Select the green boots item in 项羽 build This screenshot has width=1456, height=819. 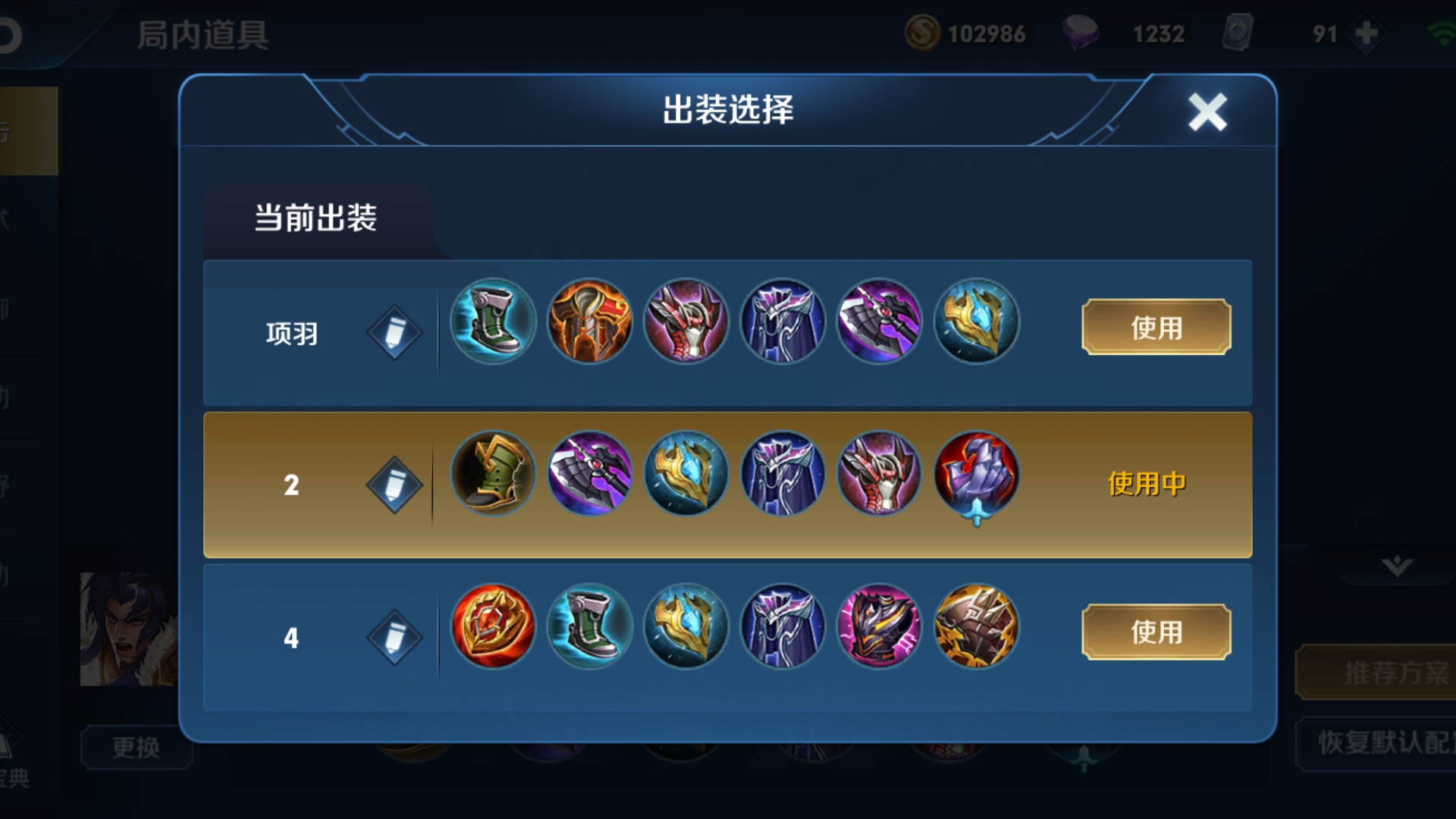point(491,322)
